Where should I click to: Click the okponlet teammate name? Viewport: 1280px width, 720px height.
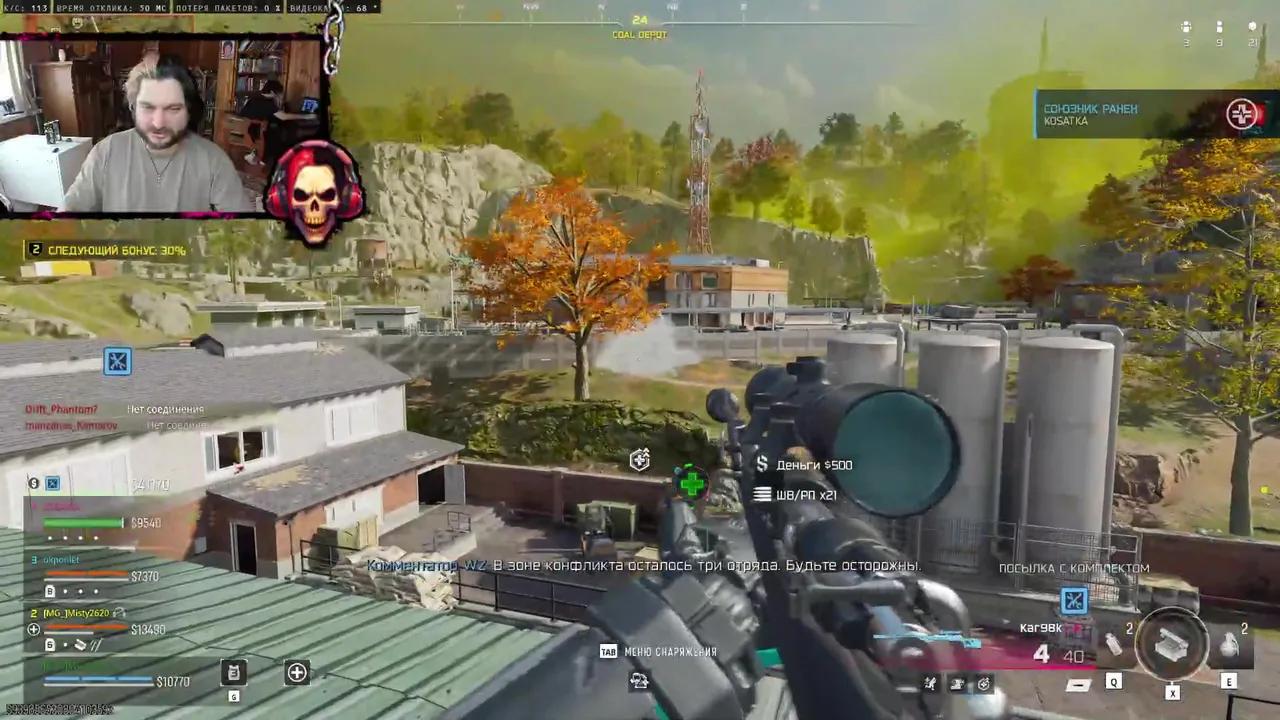click(60, 560)
